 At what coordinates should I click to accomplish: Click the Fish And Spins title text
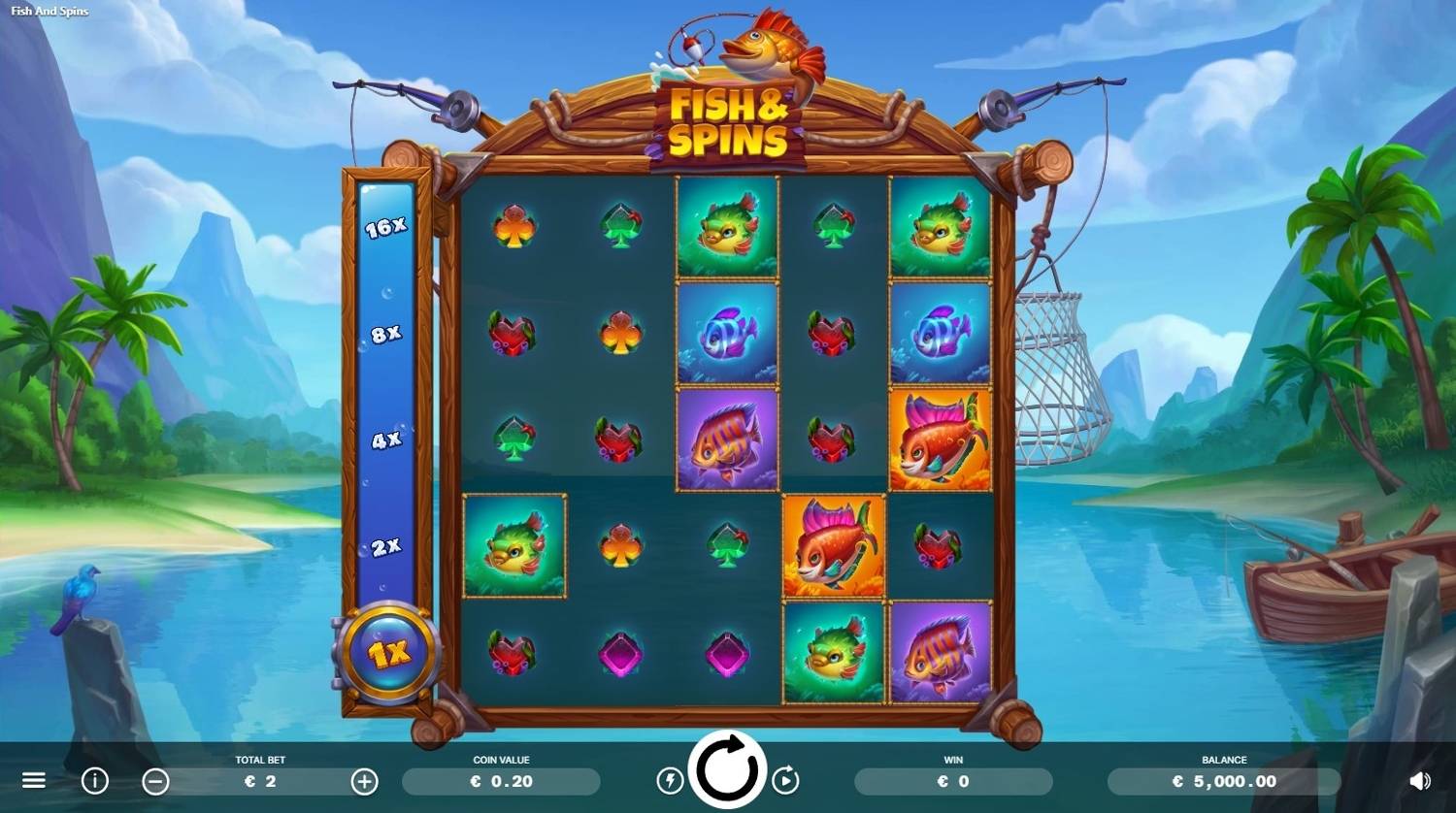(50, 11)
